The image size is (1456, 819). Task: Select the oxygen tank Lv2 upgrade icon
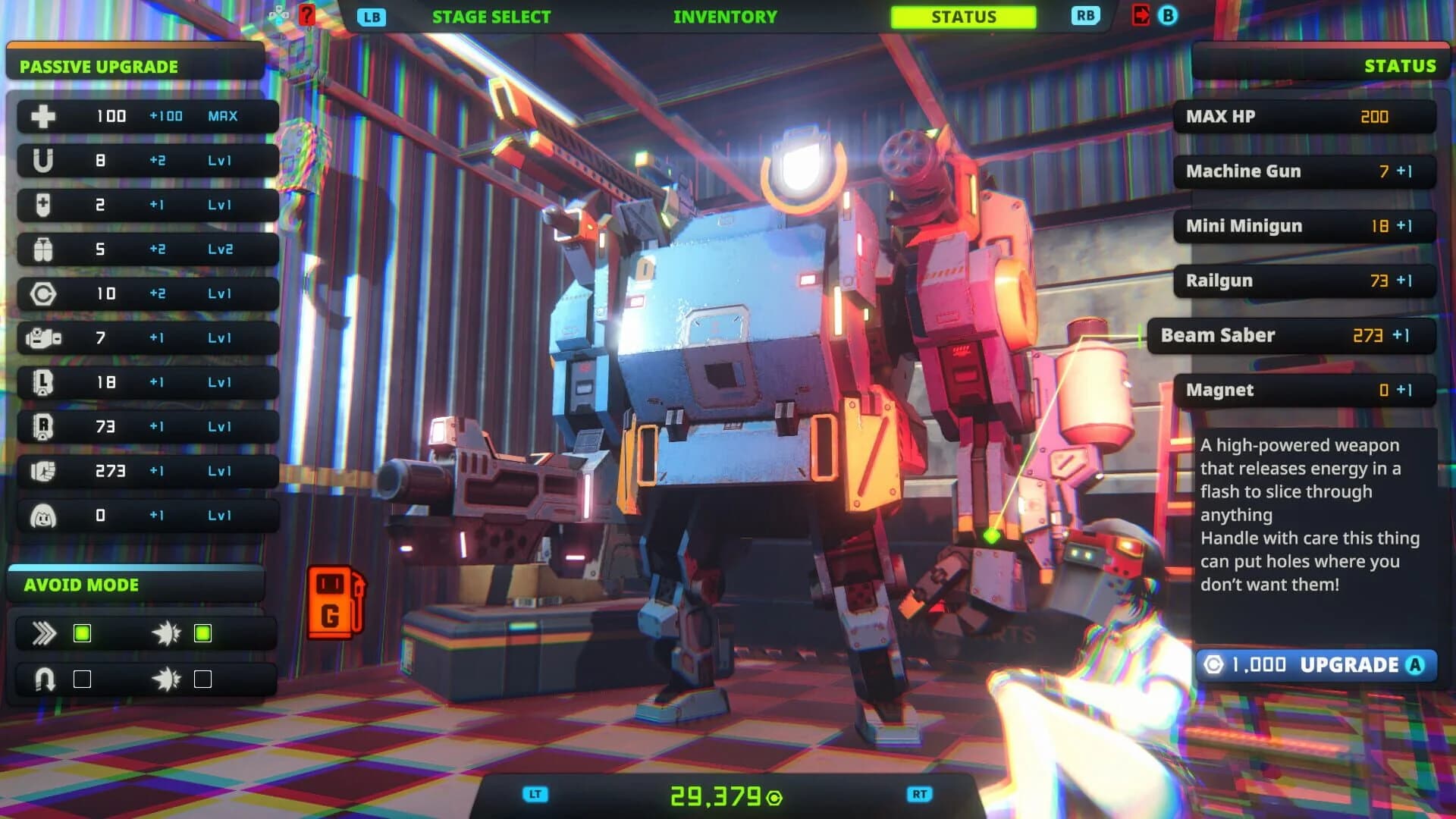point(42,249)
